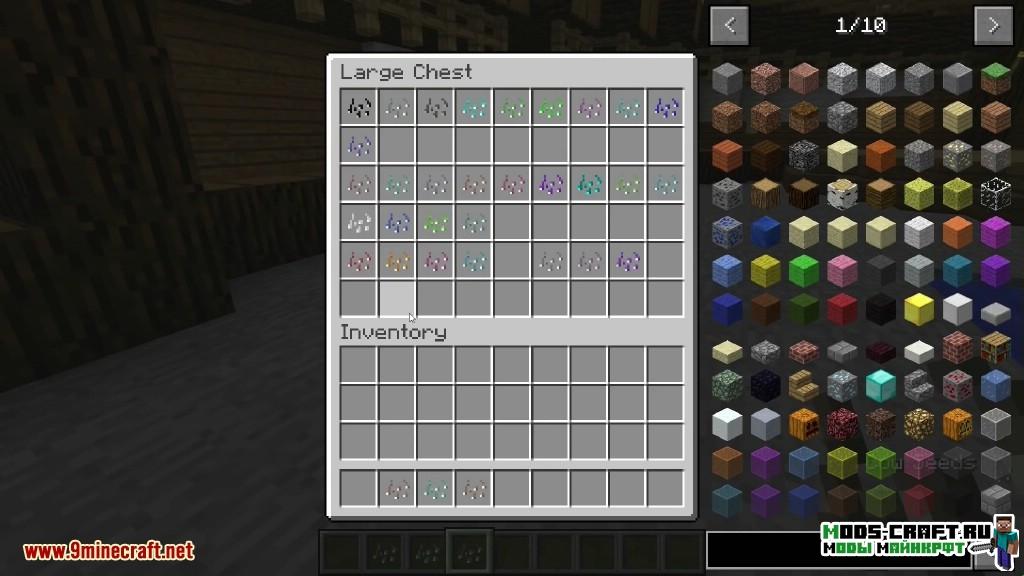Pick up the orange item in the chest
Image resolution: width=1024 pixels, height=576 pixels.
coord(398,262)
